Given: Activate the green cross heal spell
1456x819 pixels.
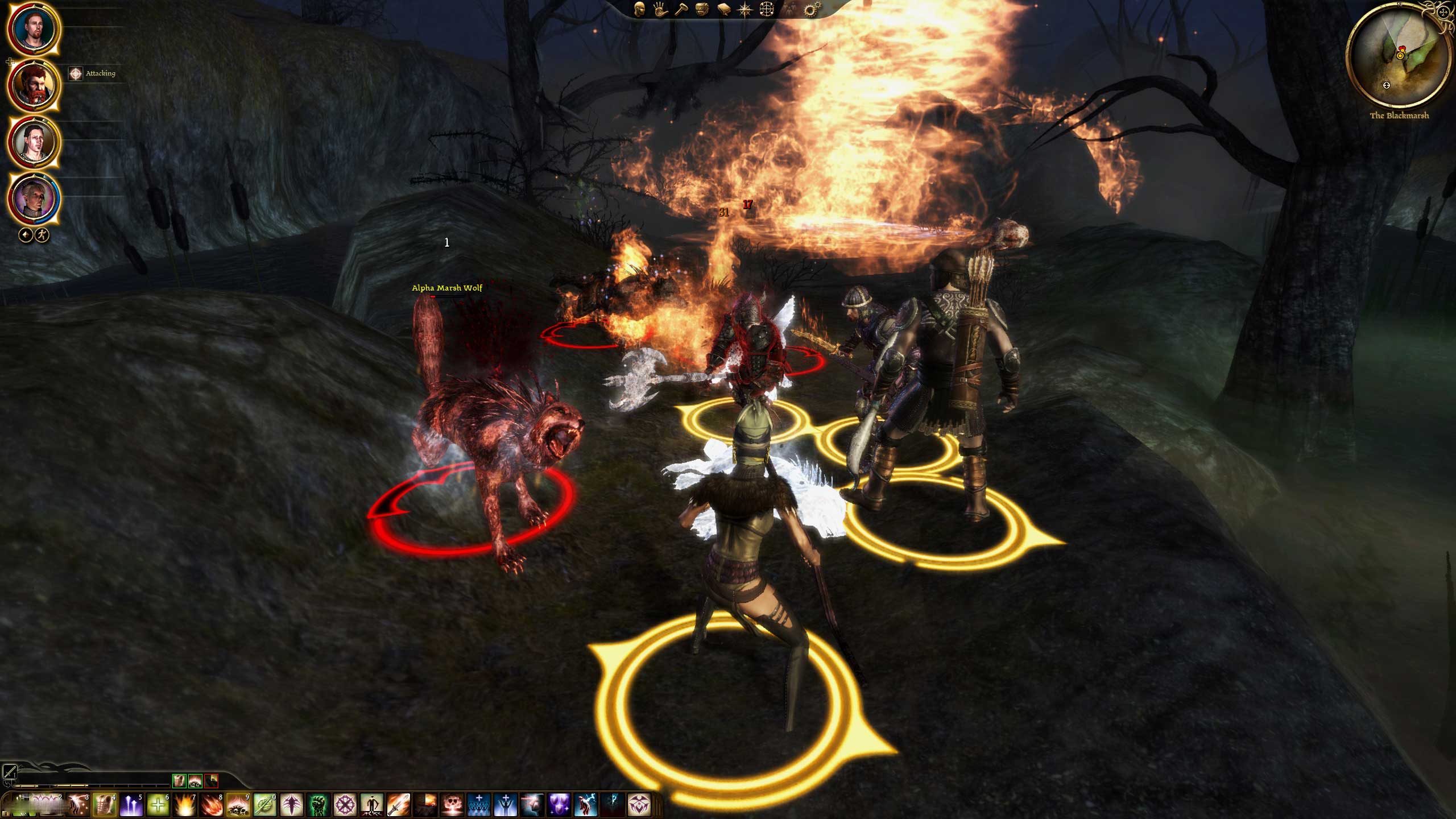Looking at the screenshot, I should point(158,805).
